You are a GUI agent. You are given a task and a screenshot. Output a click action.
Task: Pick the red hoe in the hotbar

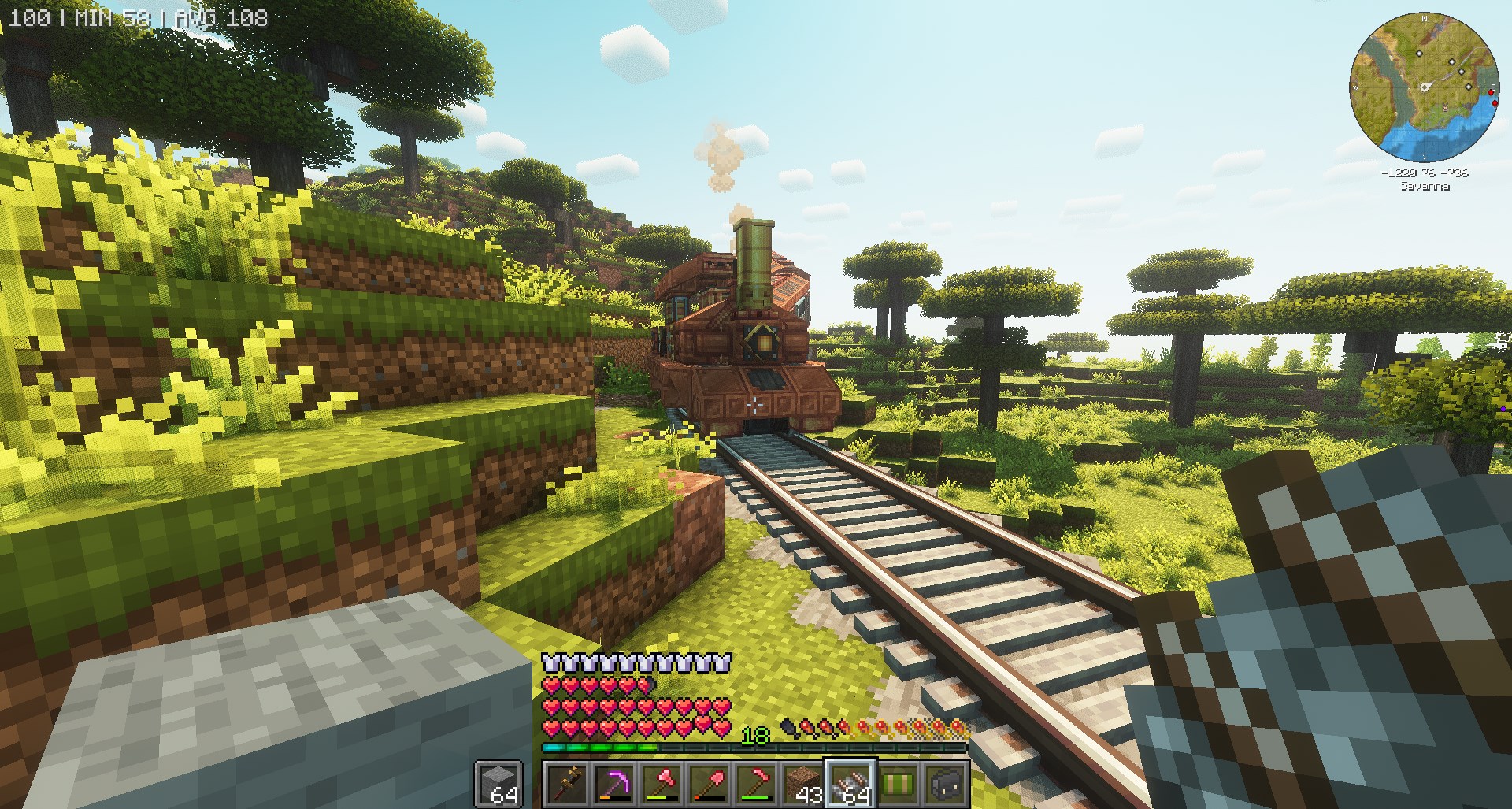tap(755, 785)
